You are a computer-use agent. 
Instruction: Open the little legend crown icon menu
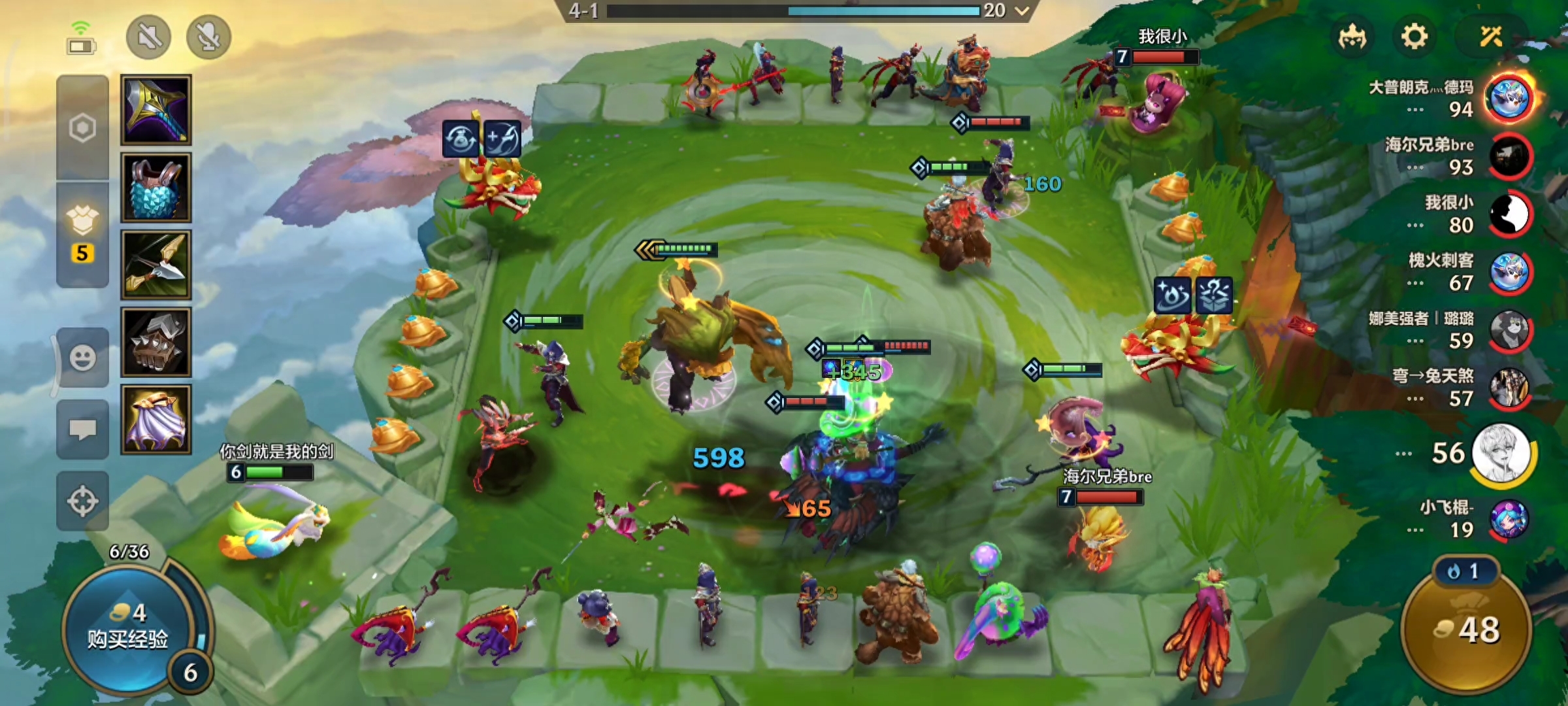1352,37
